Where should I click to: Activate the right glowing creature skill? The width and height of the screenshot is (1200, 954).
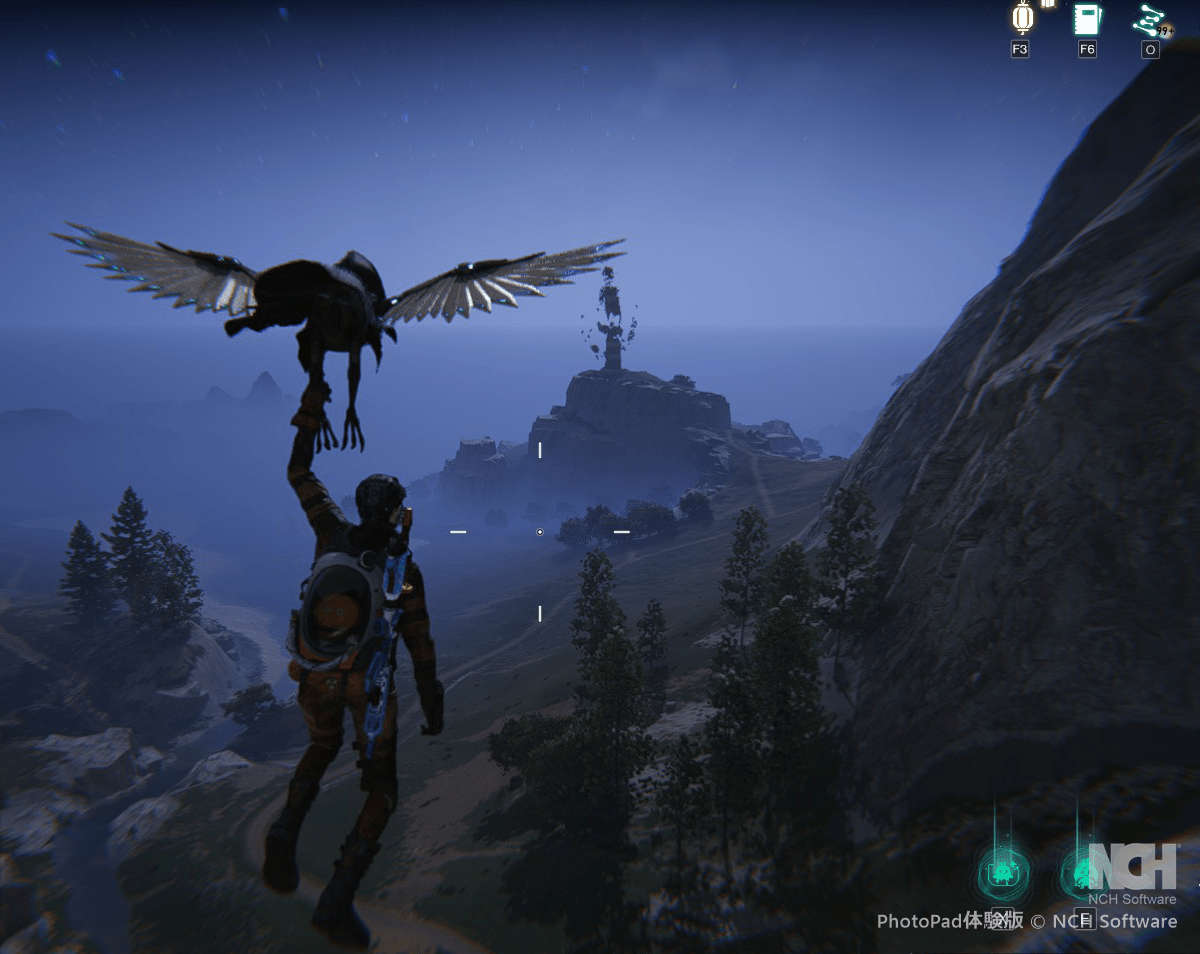pyautogui.click(x=1084, y=874)
